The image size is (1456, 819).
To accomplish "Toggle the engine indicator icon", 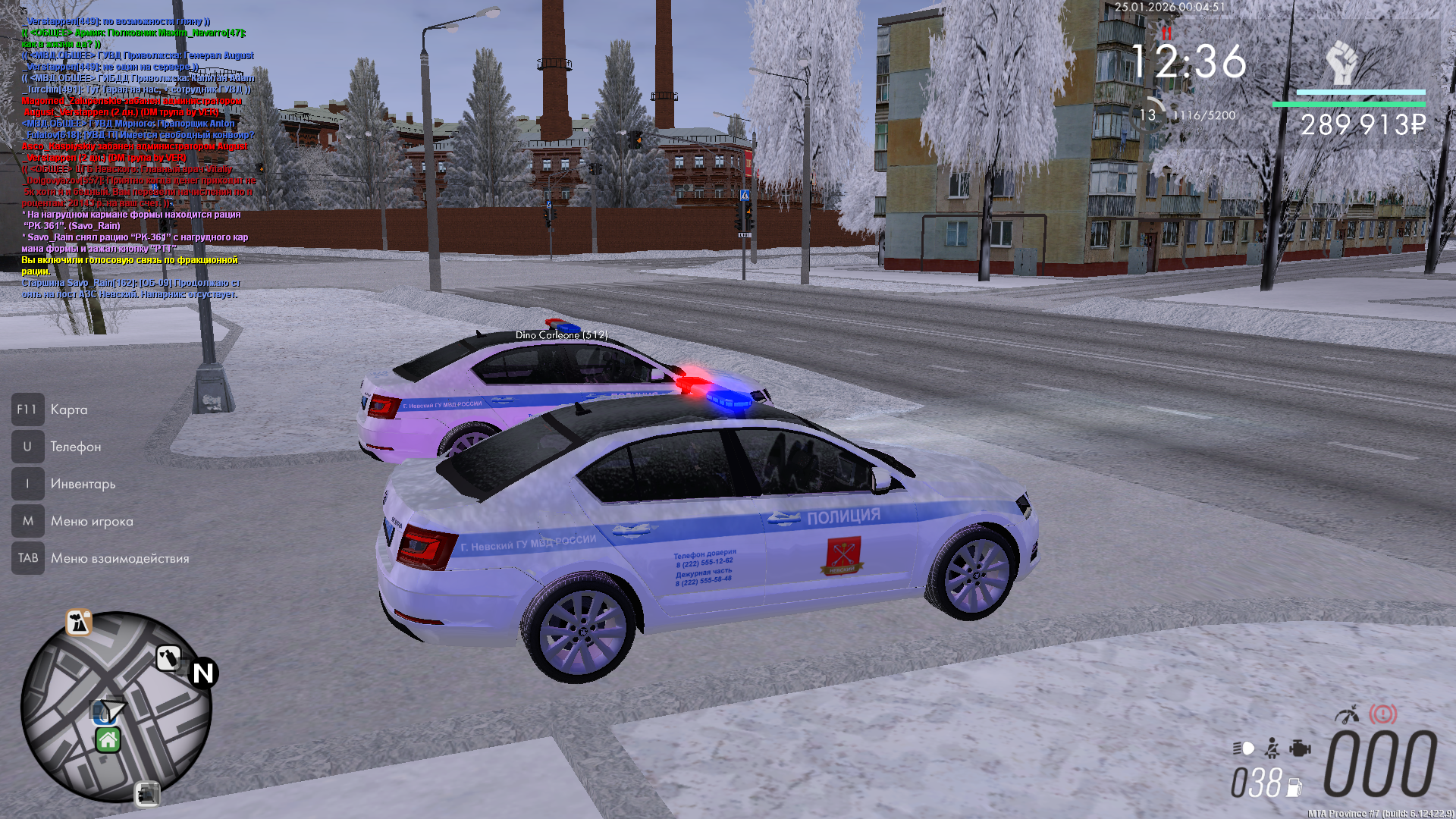I will (1300, 748).
